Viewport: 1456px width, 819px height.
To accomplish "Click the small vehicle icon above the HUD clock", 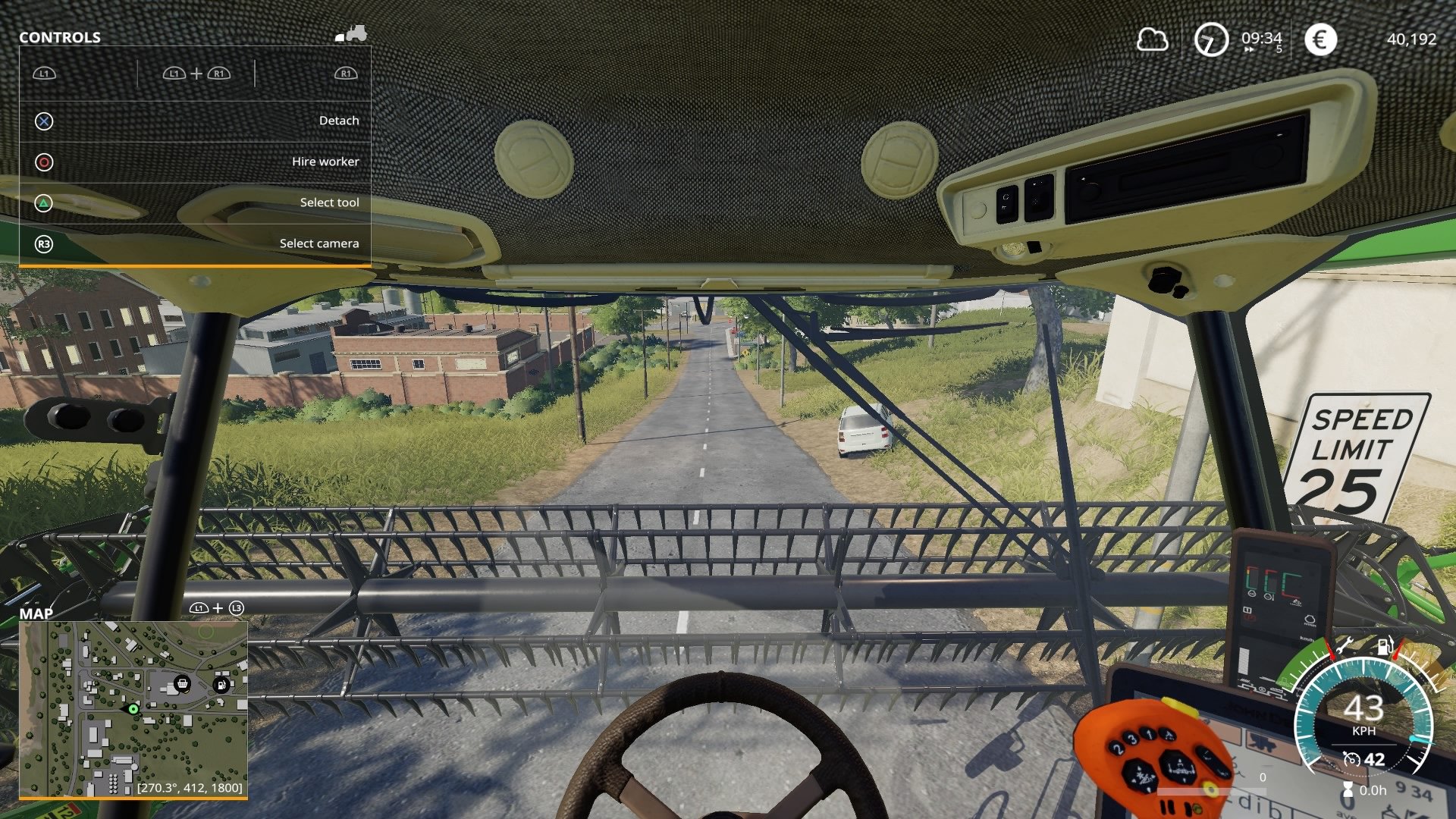I will coord(353,33).
